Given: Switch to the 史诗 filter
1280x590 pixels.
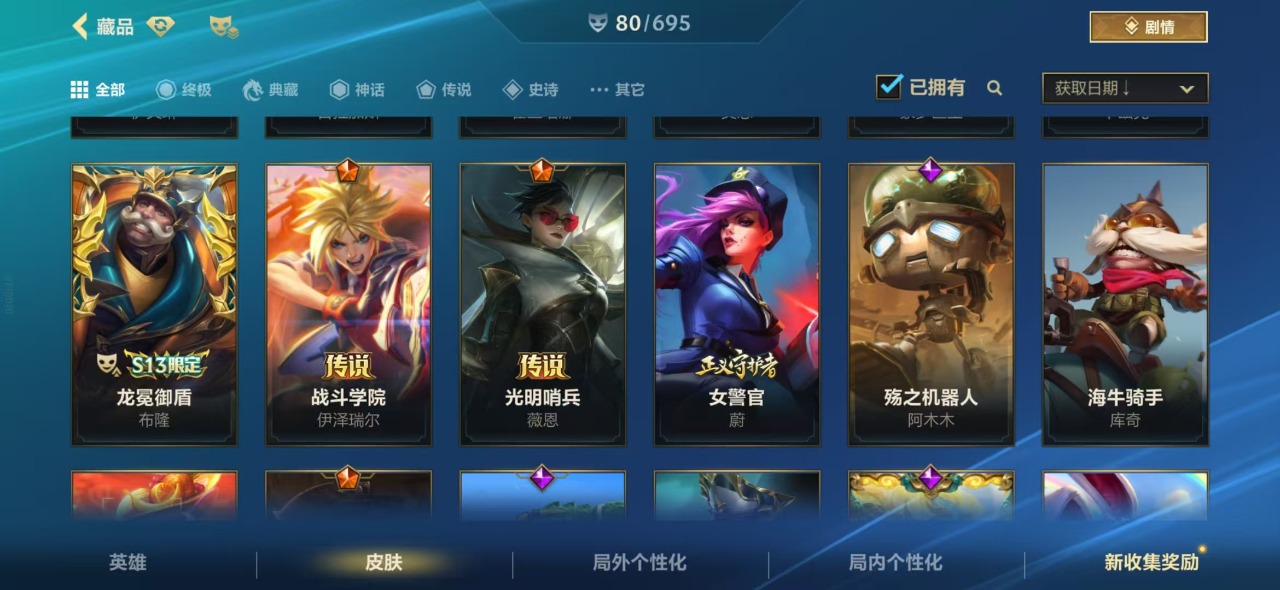Looking at the screenshot, I should [x=530, y=90].
